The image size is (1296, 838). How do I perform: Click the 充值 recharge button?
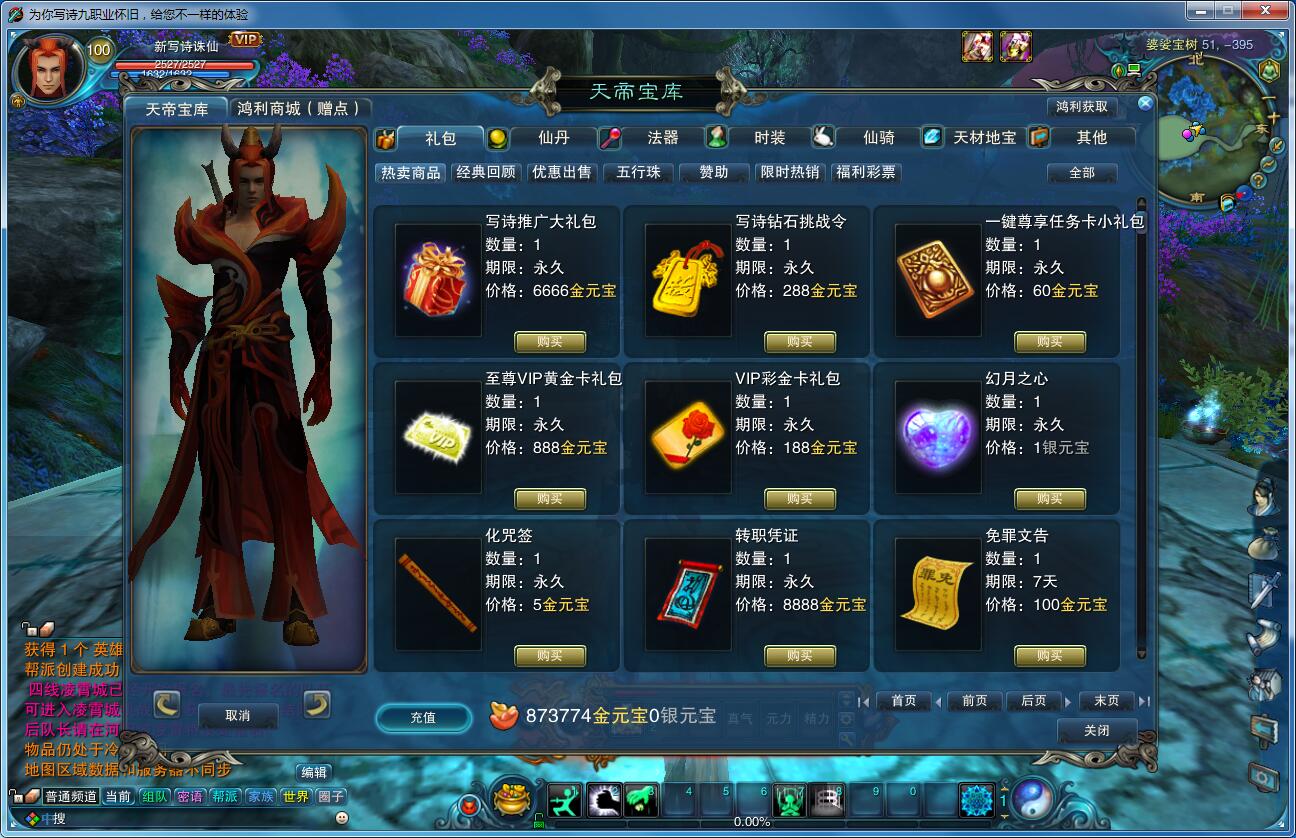pyautogui.click(x=423, y=719)
